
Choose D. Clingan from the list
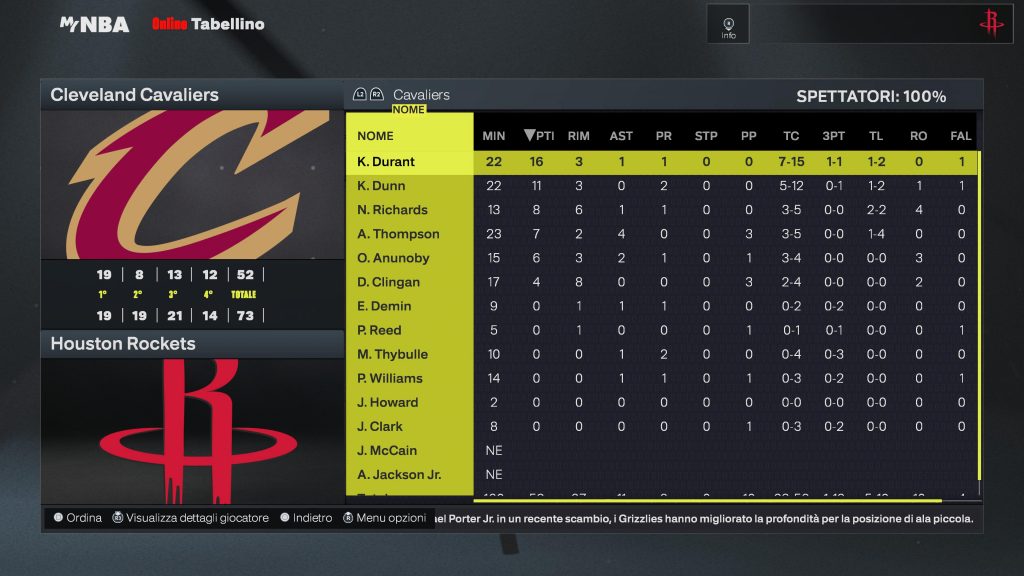389,282
